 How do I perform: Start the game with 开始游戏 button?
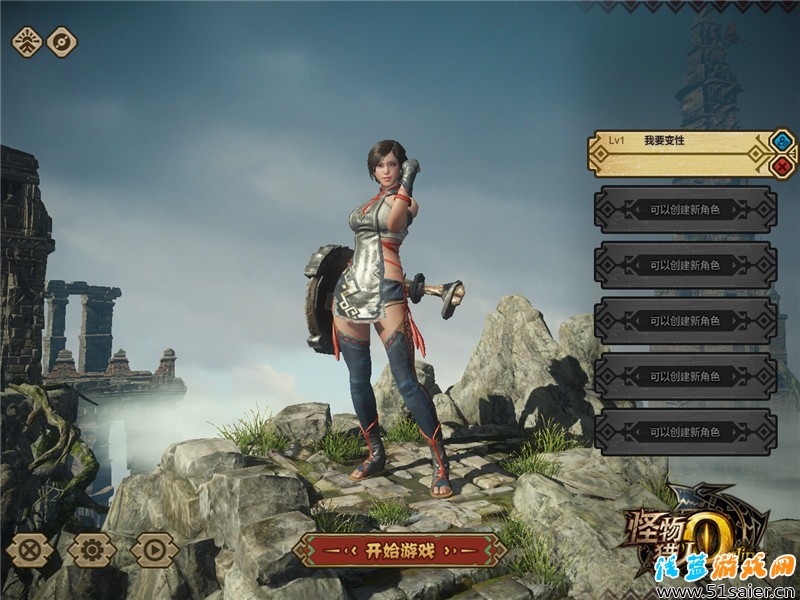(400, 549)
